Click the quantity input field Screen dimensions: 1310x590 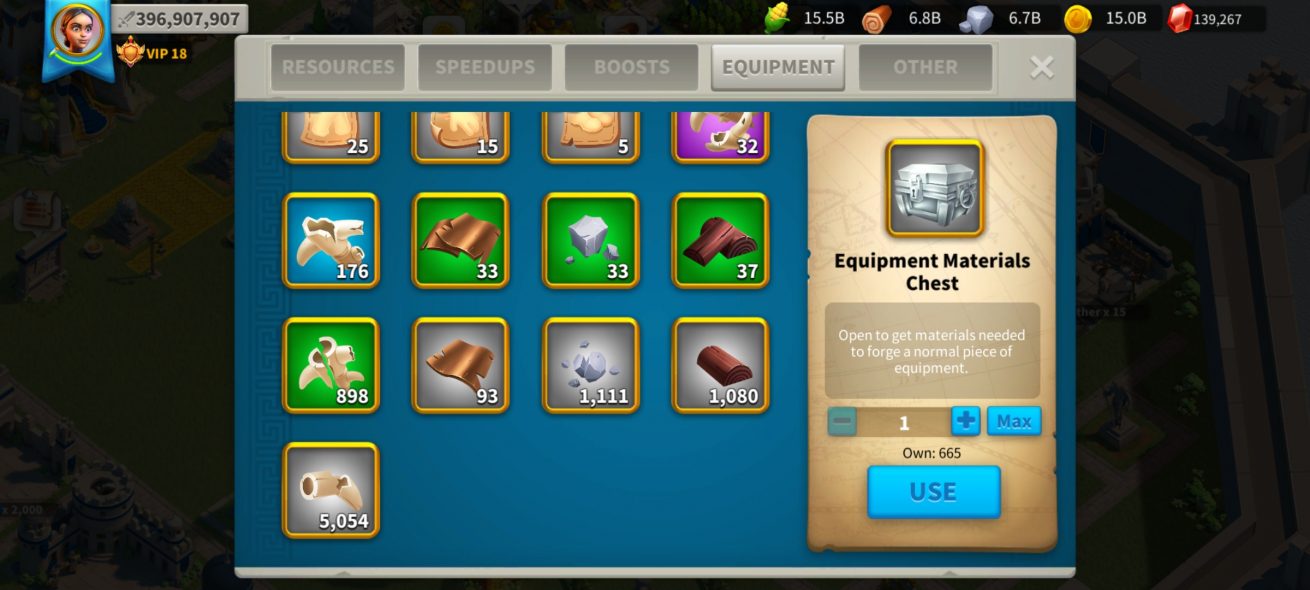coord(903,422)
